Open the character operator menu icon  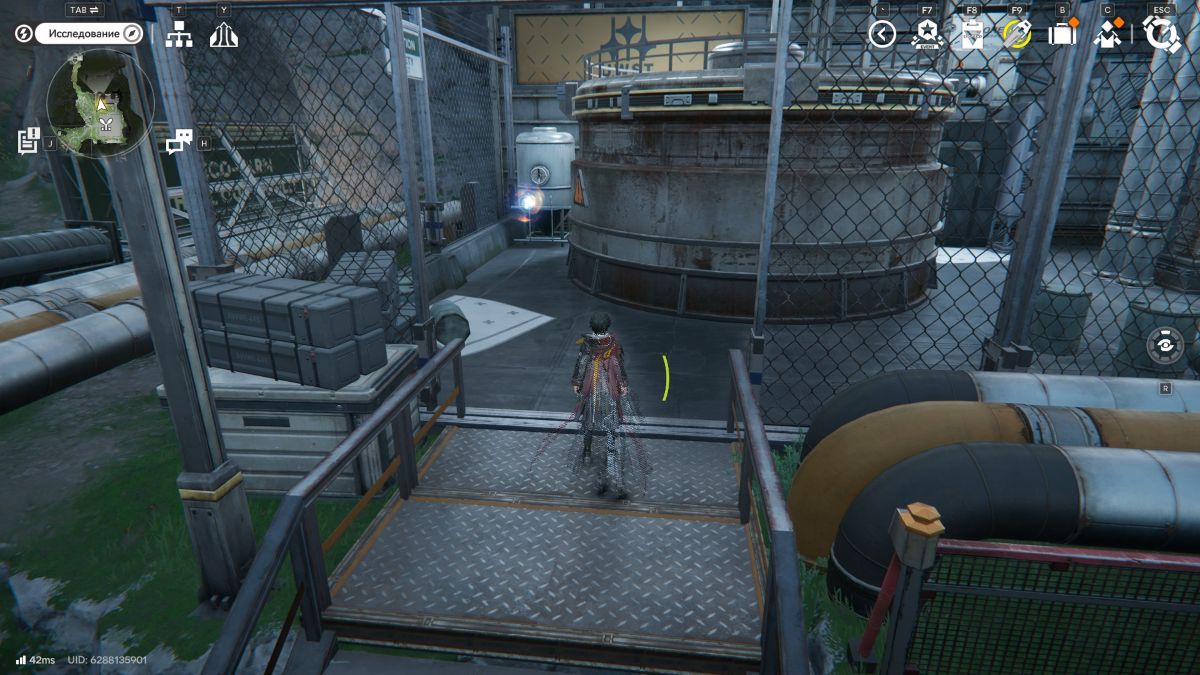click(1107, 35)
